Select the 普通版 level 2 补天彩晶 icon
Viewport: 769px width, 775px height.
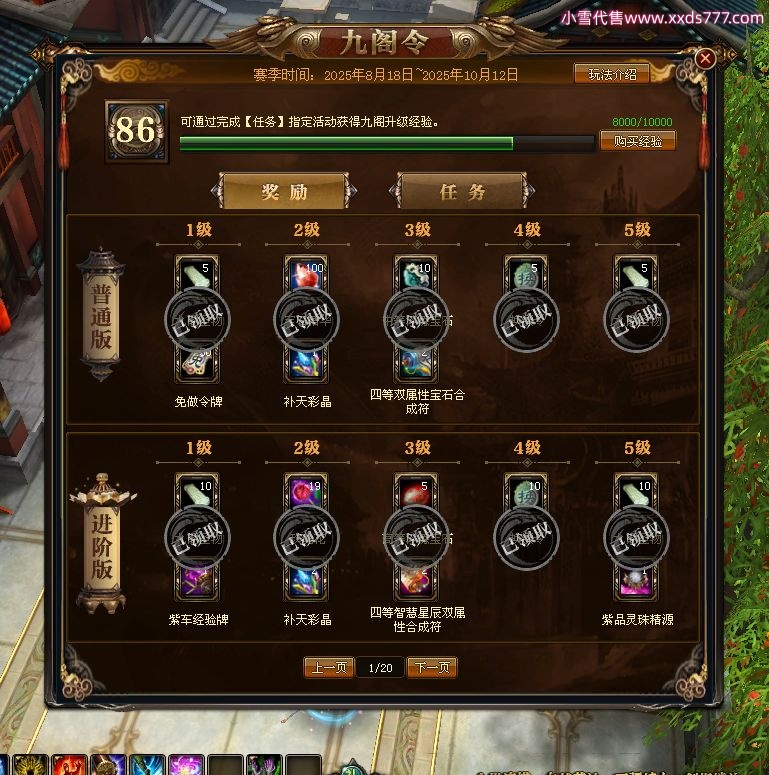pos(306,364)
